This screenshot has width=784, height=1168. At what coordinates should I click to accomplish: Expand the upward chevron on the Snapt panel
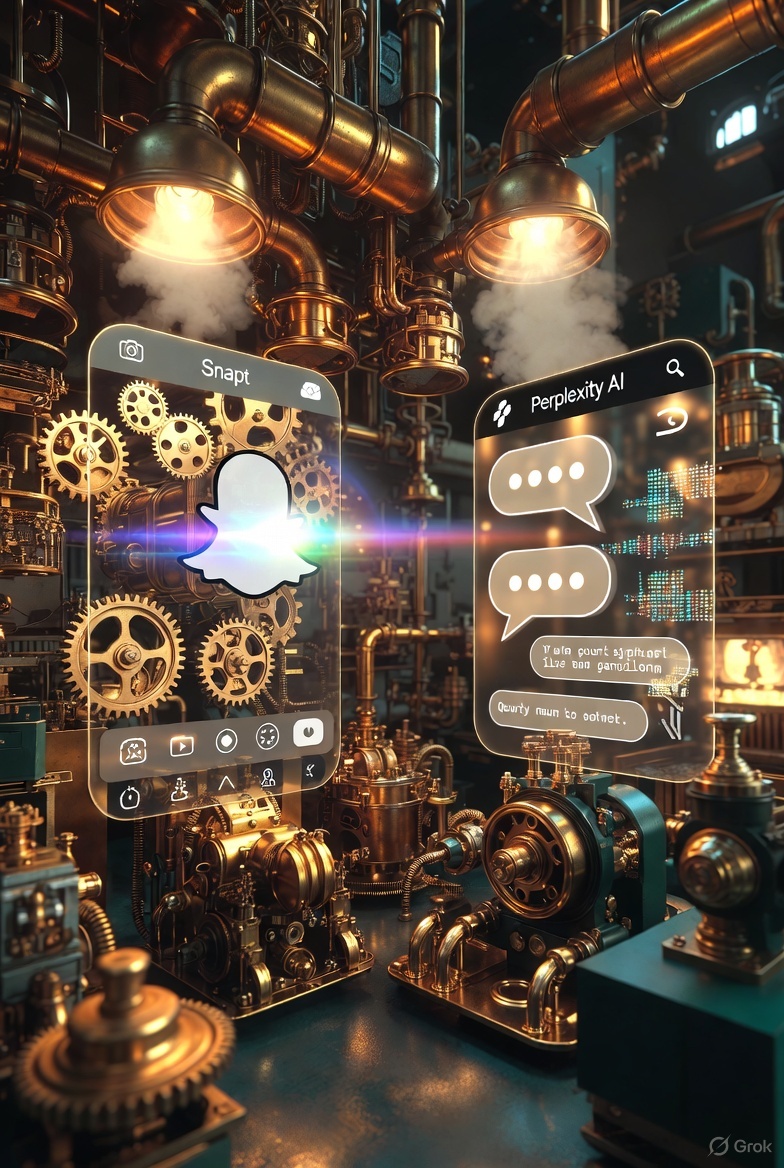point(225,782)
